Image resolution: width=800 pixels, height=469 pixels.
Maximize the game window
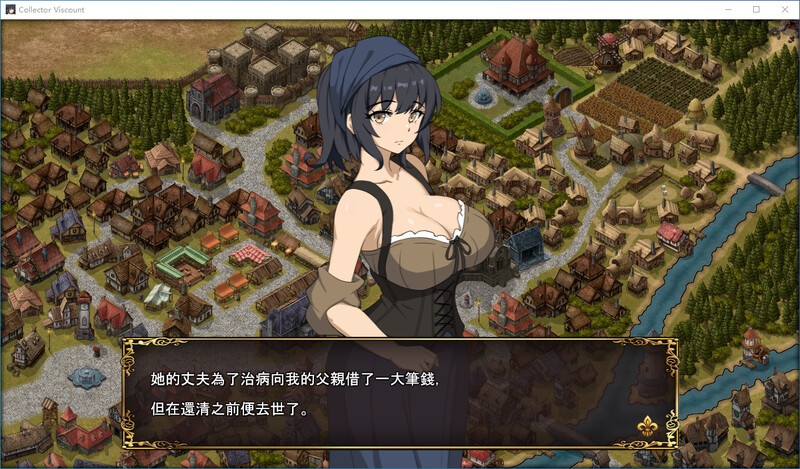point(756,9)
